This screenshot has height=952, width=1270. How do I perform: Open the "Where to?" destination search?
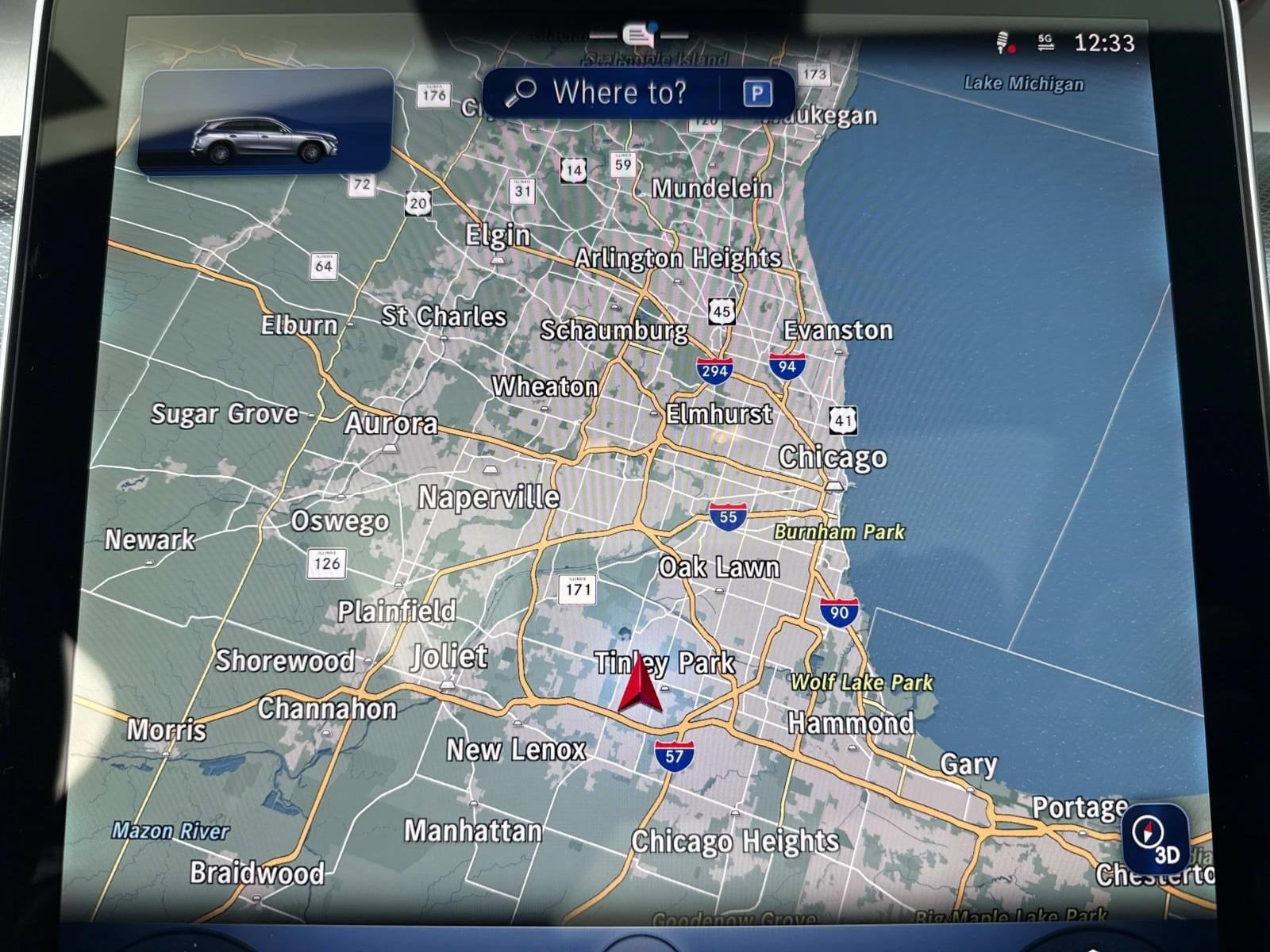click(605, 93)
